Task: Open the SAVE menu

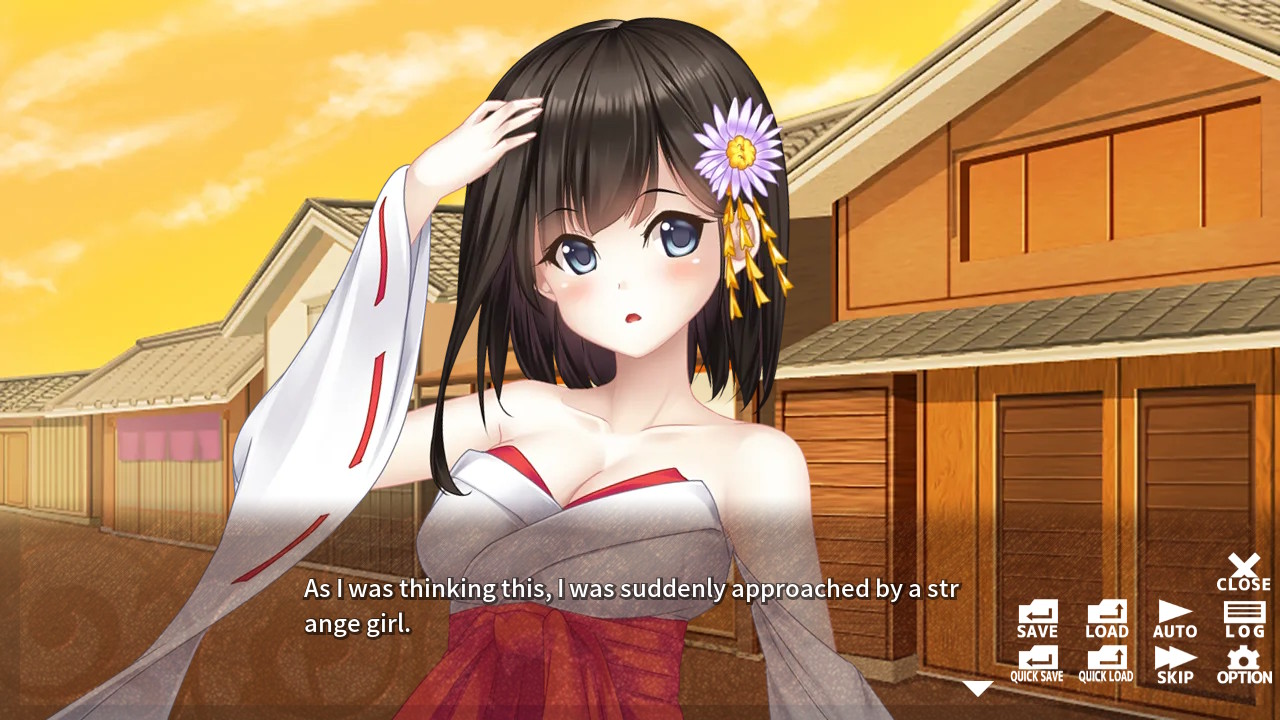Action: (x=1036, y=616)
